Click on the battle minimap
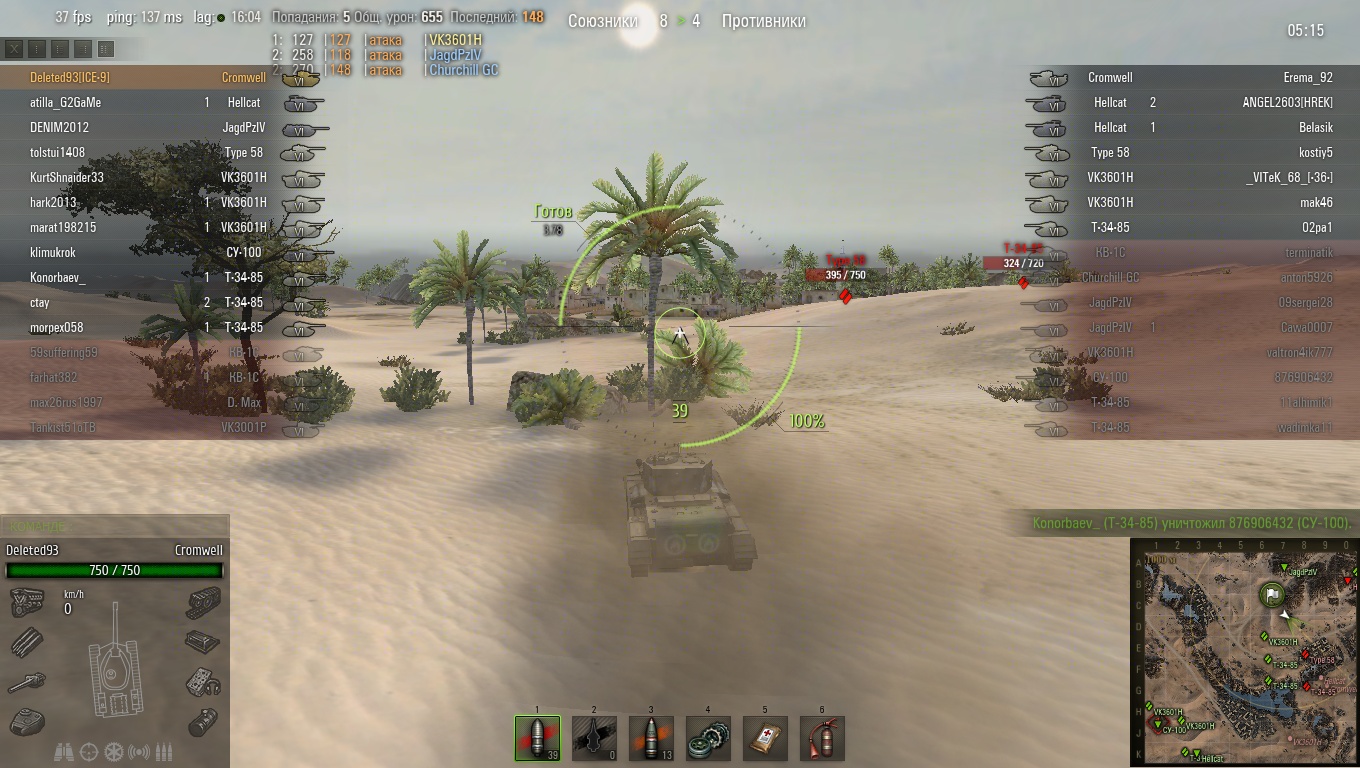This screenshot has height=768, width=1360. coord(1244,652)
